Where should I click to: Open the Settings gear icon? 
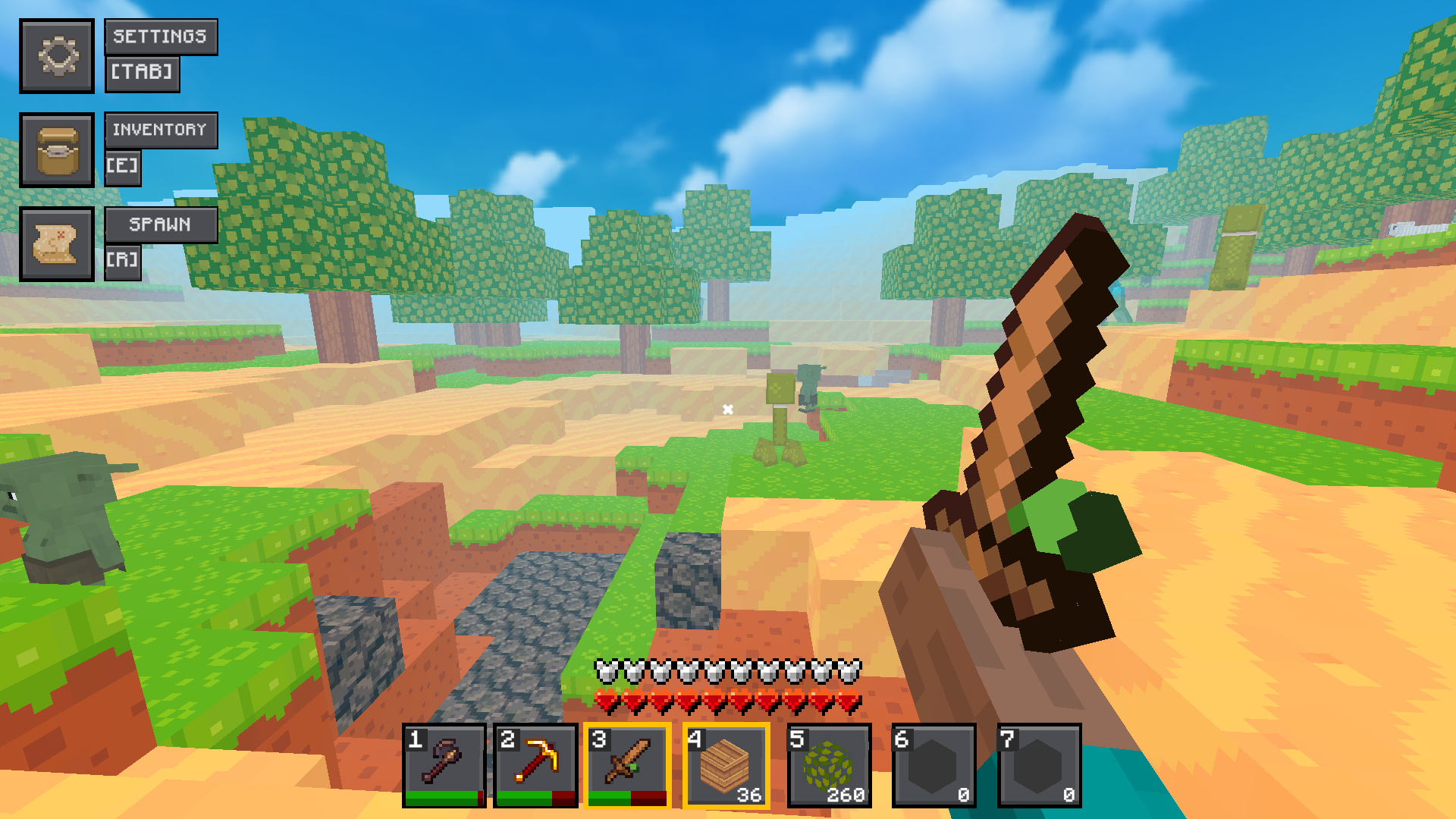click(58, 56)
